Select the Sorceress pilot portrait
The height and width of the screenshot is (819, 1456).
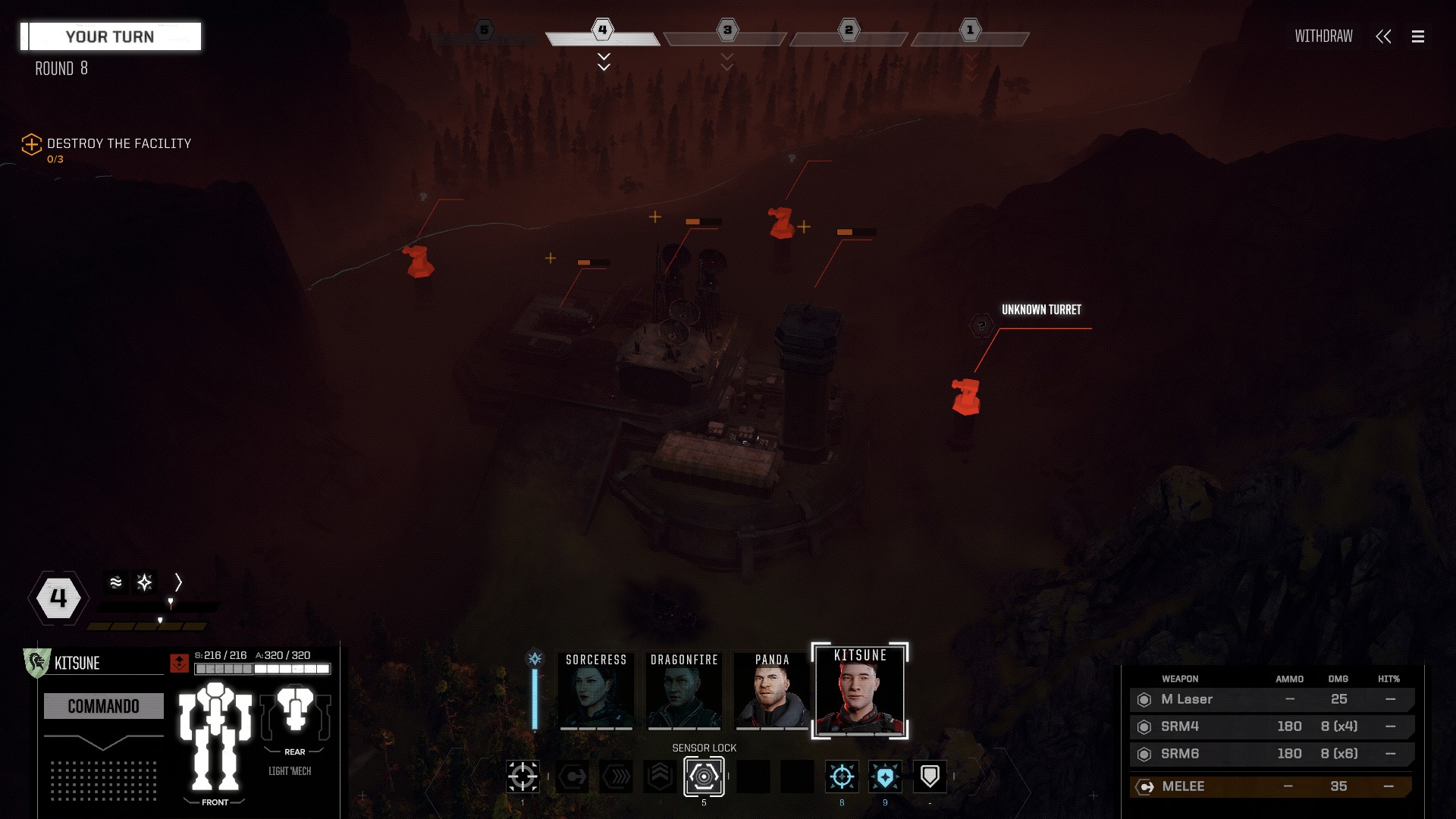click(596, 692)
